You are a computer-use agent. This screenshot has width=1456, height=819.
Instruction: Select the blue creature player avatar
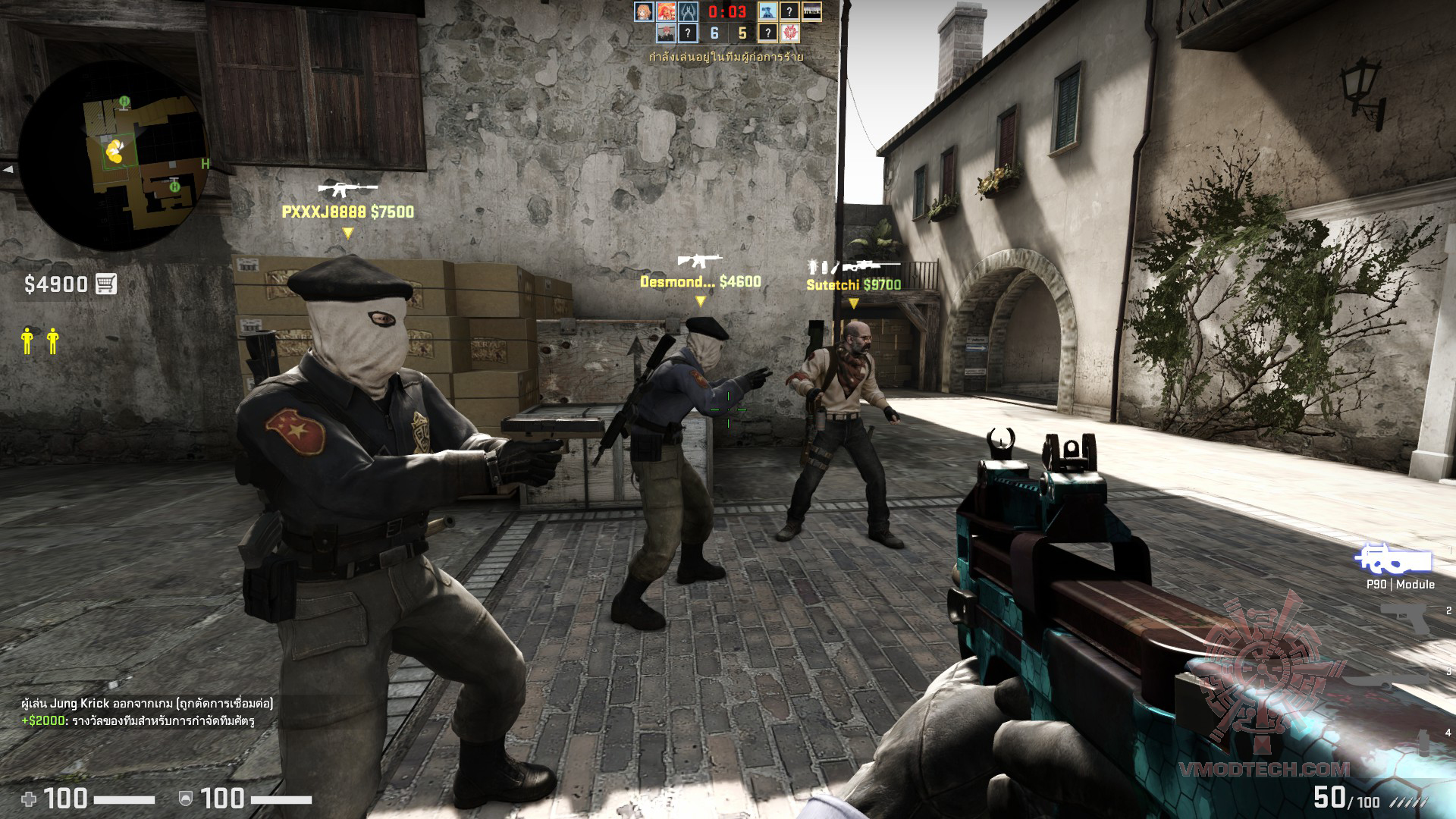pos(767,11)
